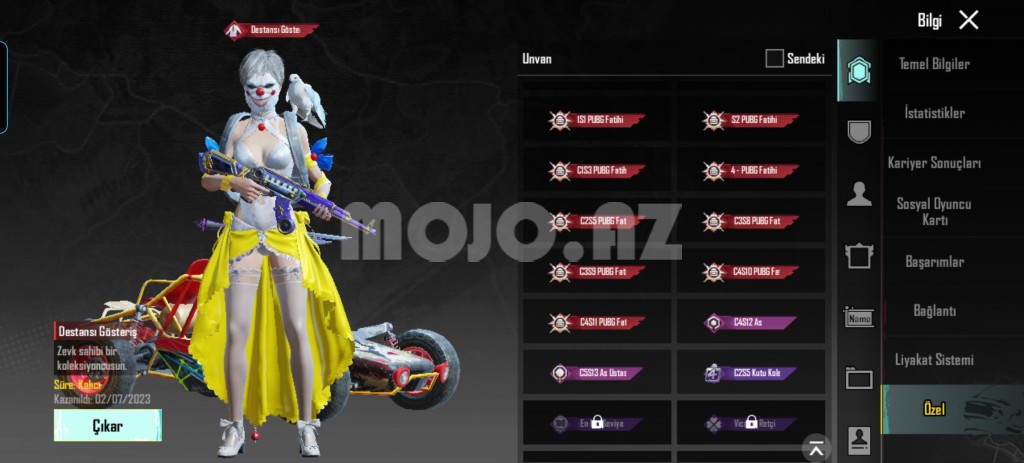Choose the C5S13 As Ustası title
The width and height of the screenshot is (1024, 463).
click(x=597, y=373)
